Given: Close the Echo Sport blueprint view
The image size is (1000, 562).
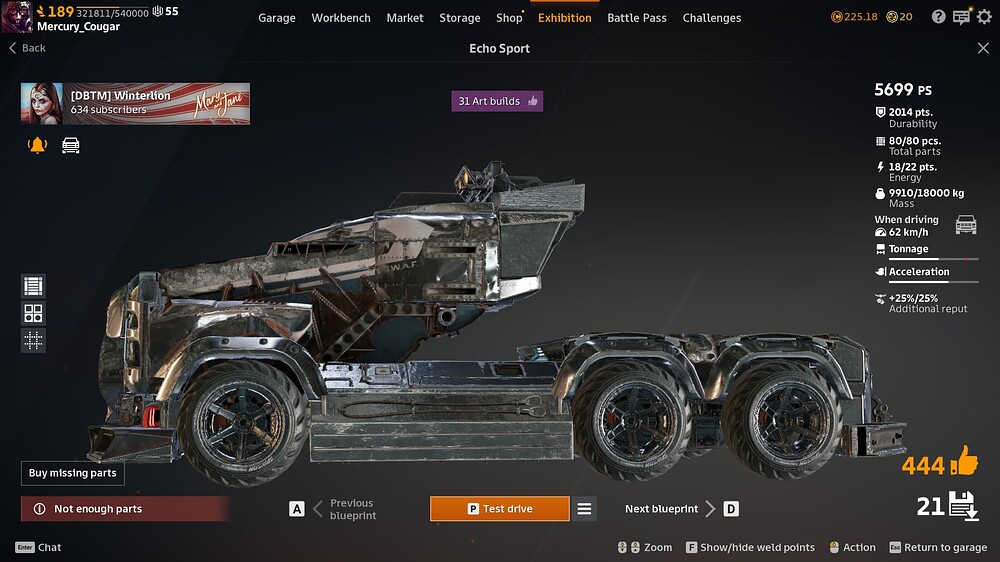Looking at the screenshot, I should tap(983, 48).
